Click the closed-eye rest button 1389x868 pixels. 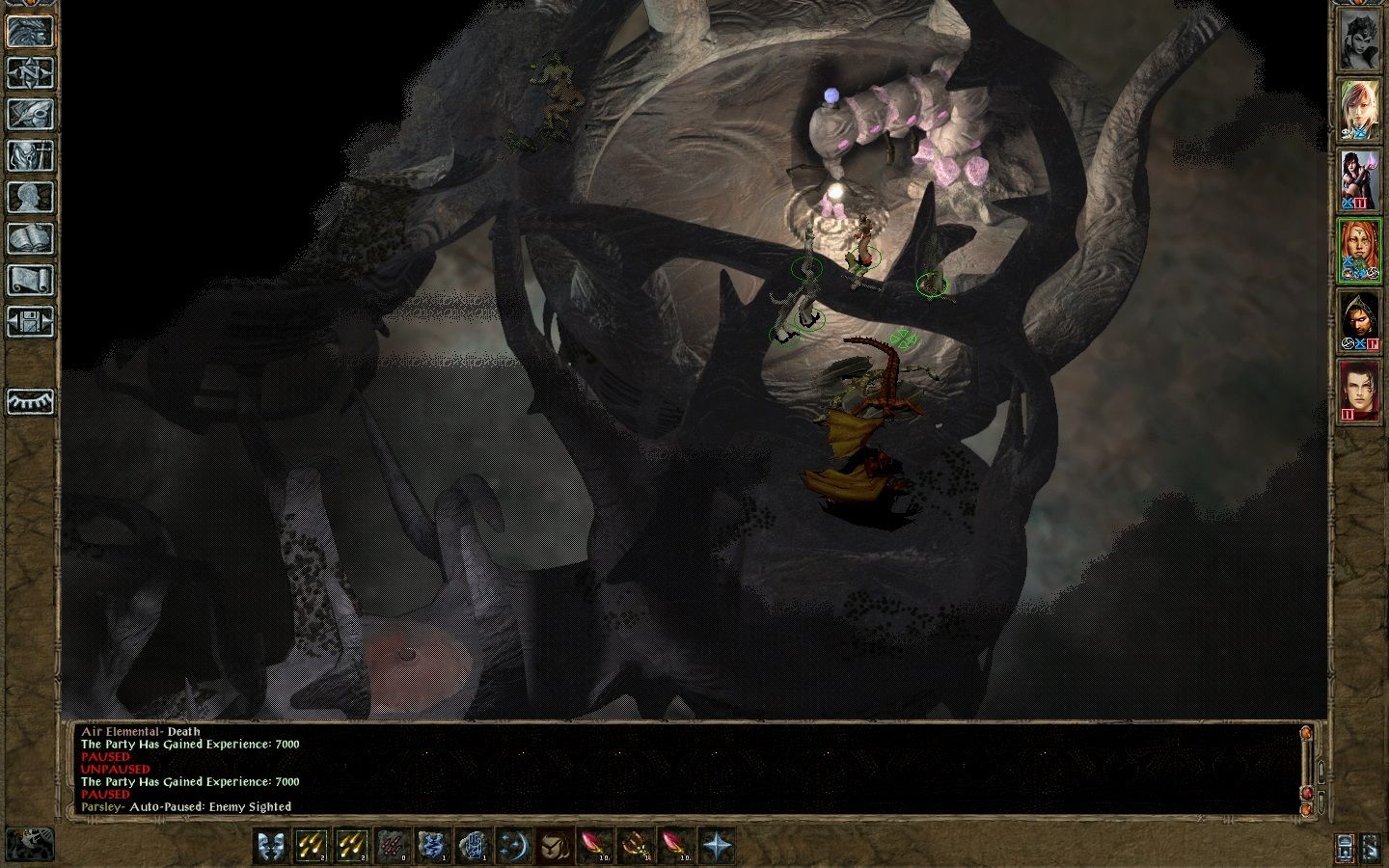pyautogui.click(x=30, y=401)
